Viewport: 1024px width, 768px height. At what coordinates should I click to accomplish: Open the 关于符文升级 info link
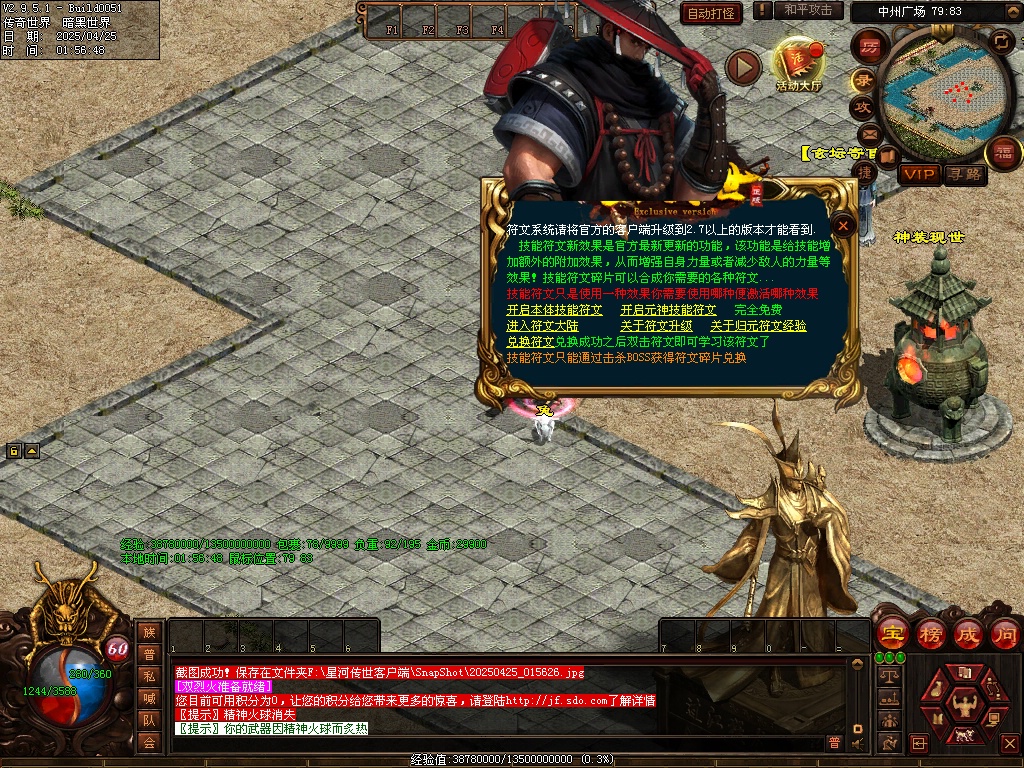point(656,326)
